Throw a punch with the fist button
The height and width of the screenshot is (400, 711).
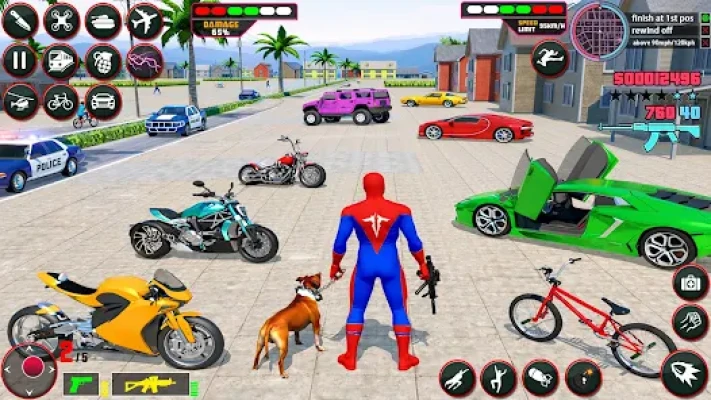(690, 323)
